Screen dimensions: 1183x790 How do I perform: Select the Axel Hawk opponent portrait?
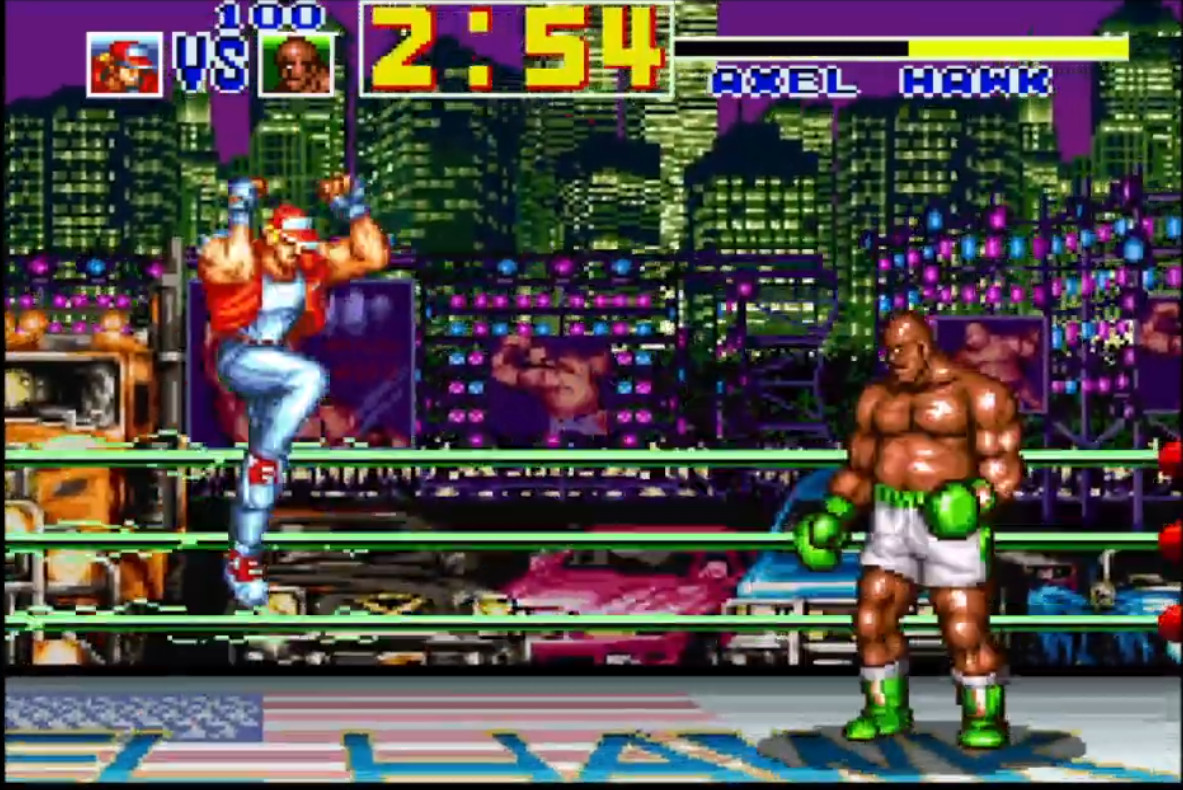296,65
